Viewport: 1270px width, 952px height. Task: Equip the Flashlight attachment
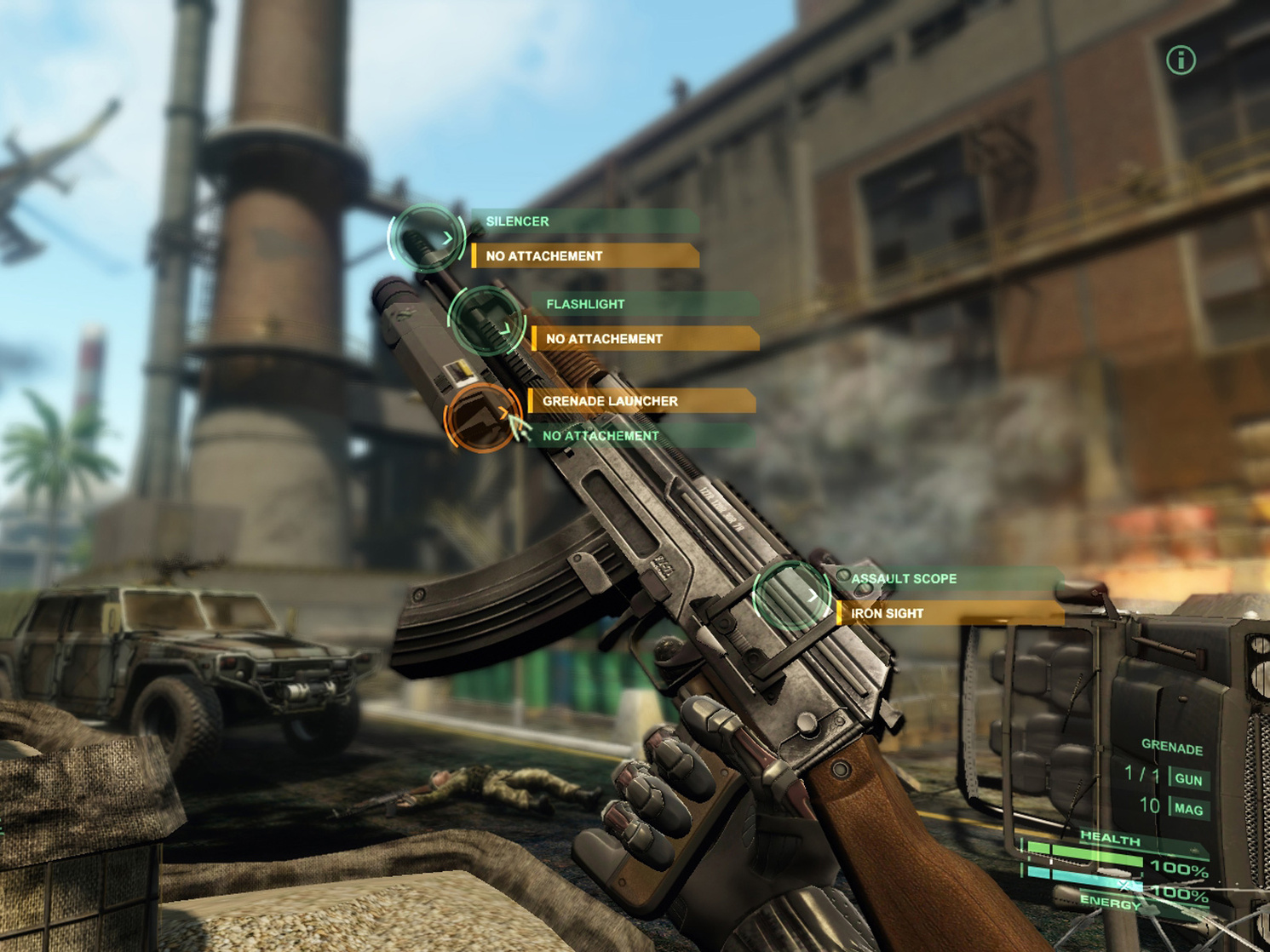tap(644, 304)
